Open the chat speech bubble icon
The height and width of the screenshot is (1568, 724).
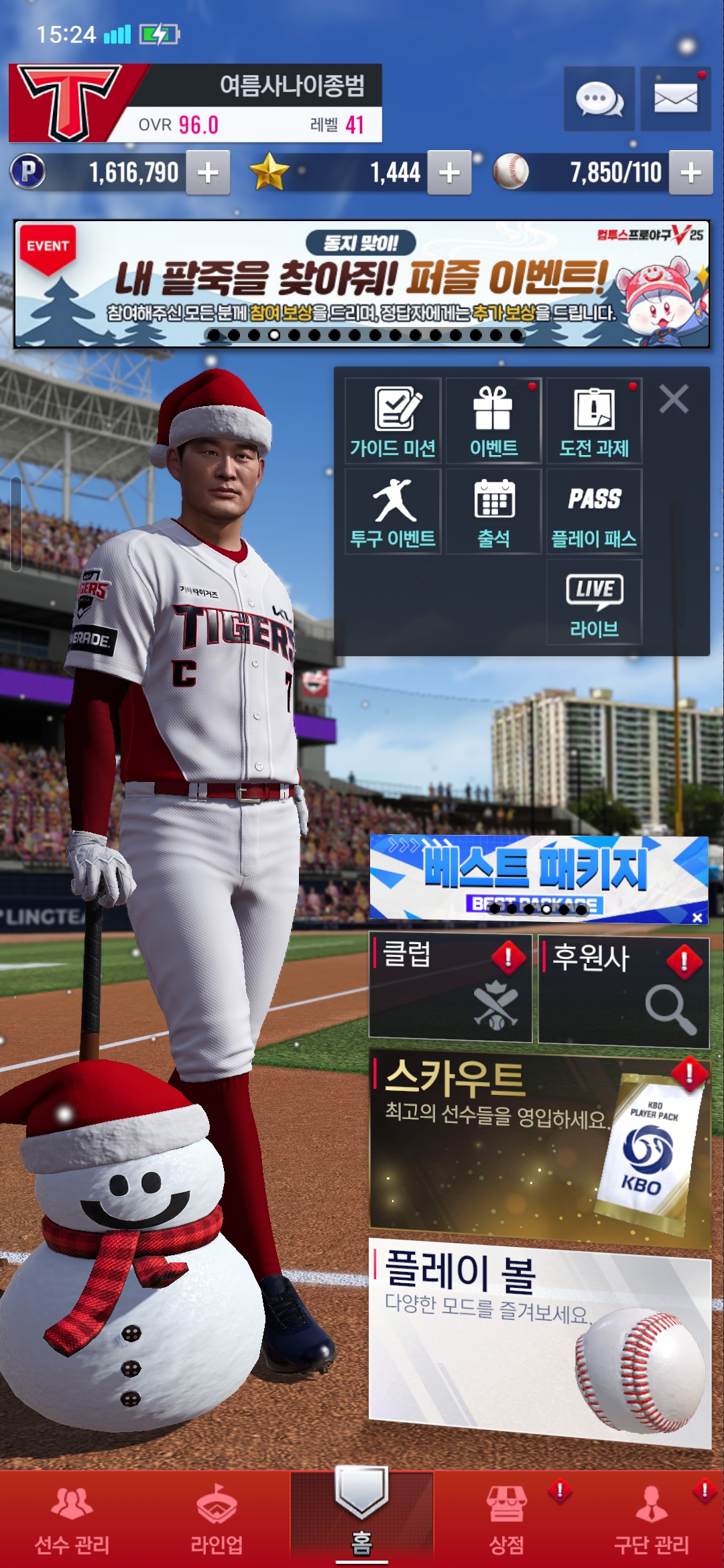click(599, 99)
